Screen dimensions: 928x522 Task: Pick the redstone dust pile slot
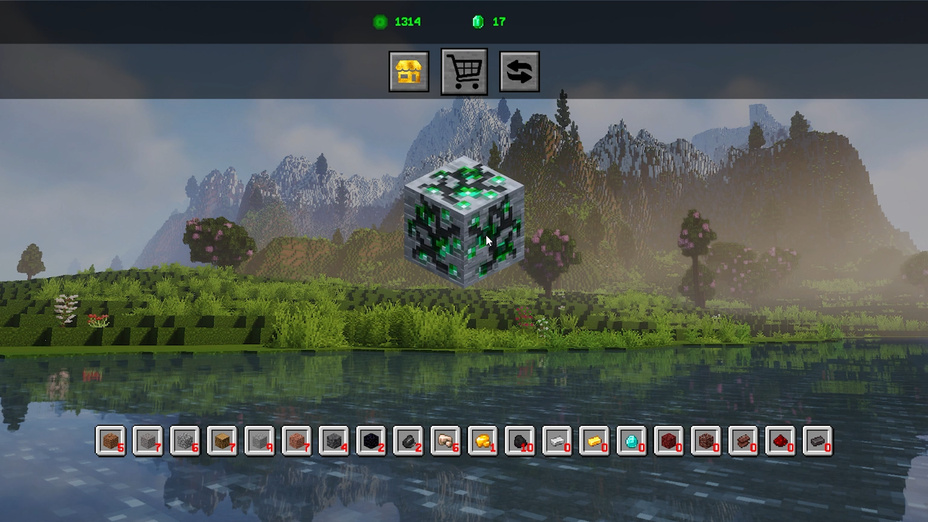pyautogui.click(x=779, y=440)
